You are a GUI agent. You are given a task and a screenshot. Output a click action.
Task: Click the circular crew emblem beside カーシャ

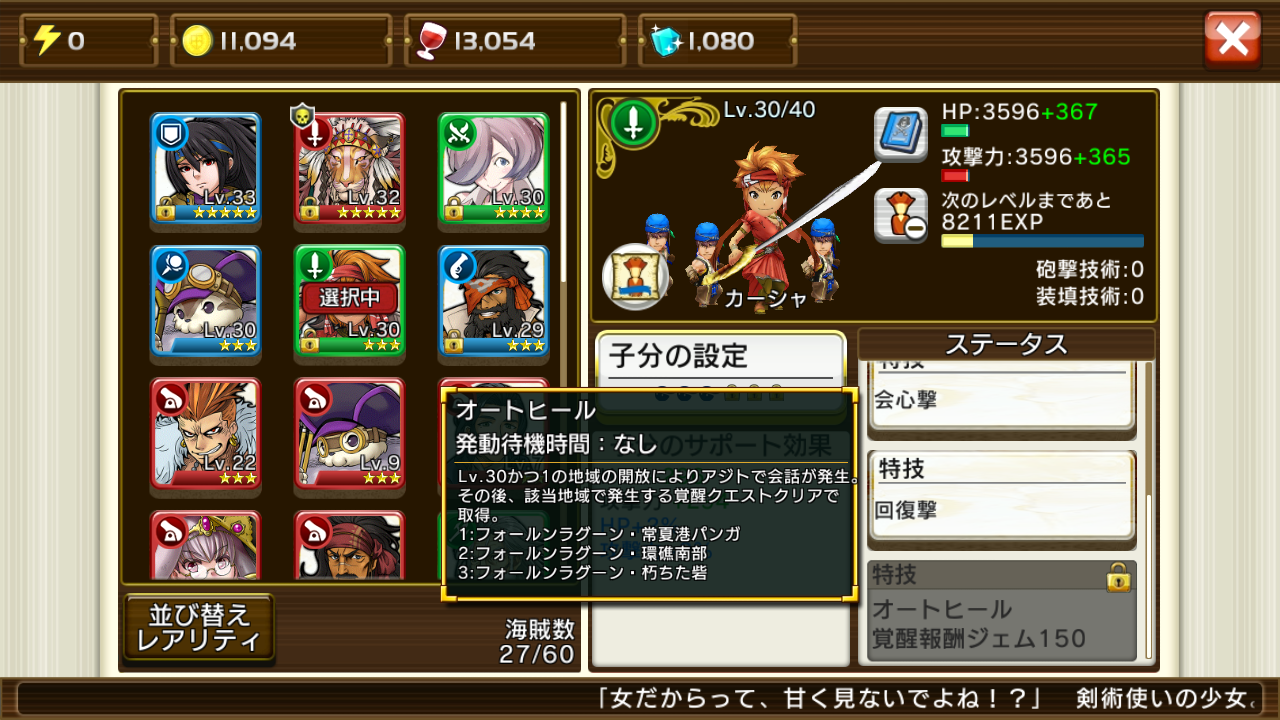click(634, 279)
